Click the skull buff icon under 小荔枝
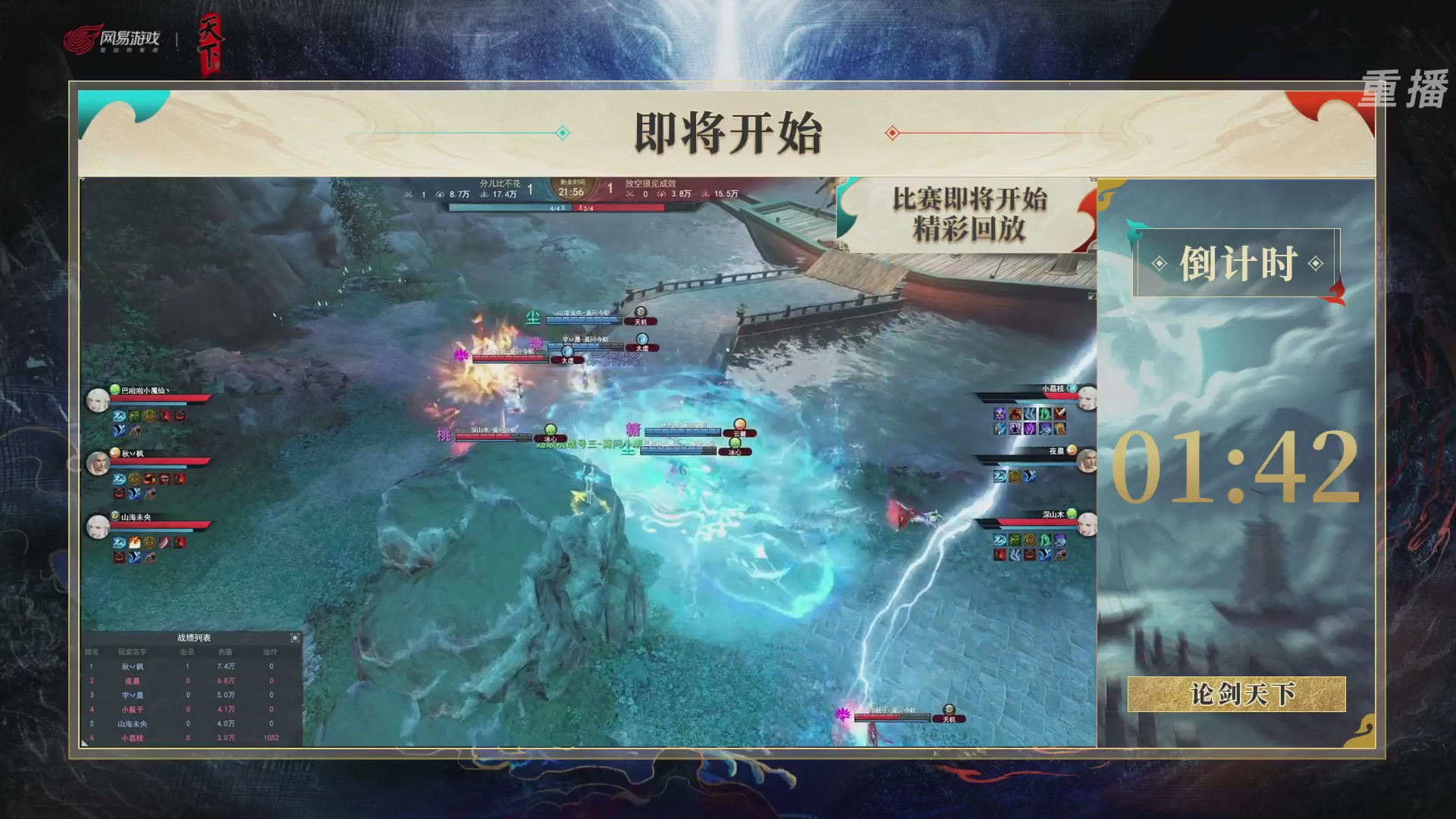The image size is (1456, 819). (x=999, y=413)
